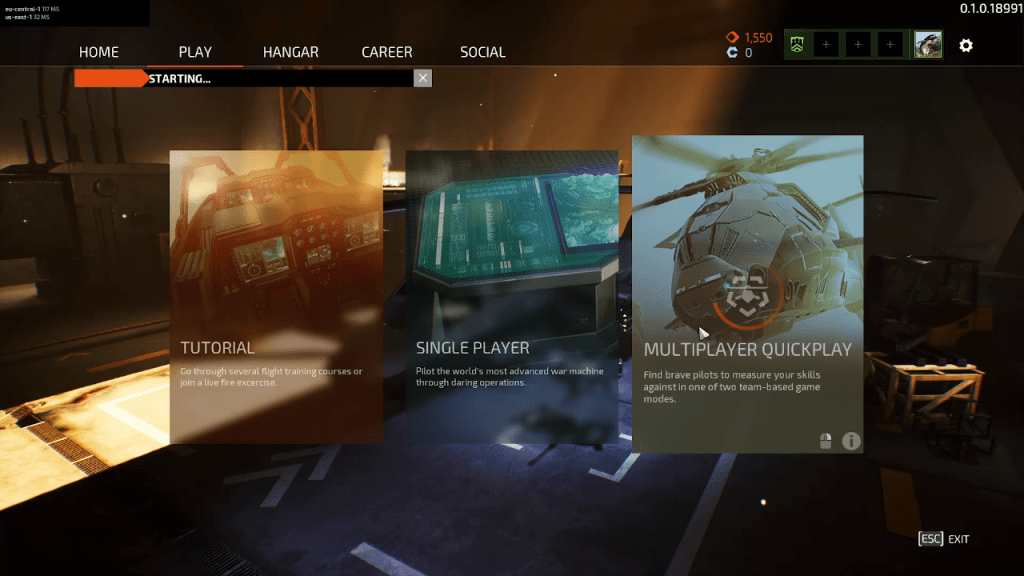Click the Exit button
Image resolution: width=1024 pixels, height=576 pixels.
point(944,539)
